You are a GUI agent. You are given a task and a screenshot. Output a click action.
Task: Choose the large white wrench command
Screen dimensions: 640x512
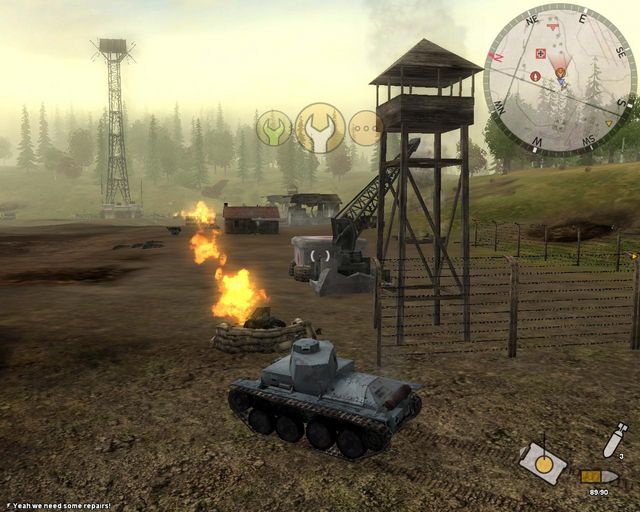(x=320, y=127)
